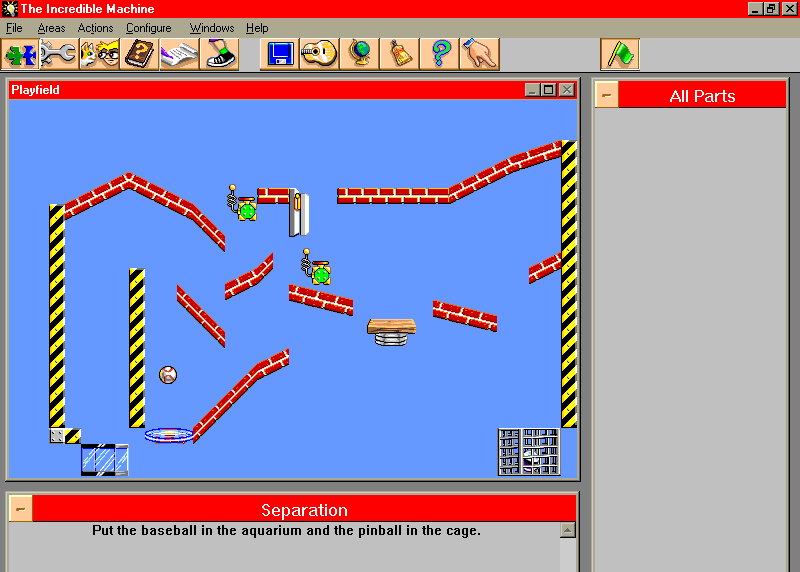800x572 pixels.
Task: Click the Separation panel's header button
Action: (x=20, y=509)
